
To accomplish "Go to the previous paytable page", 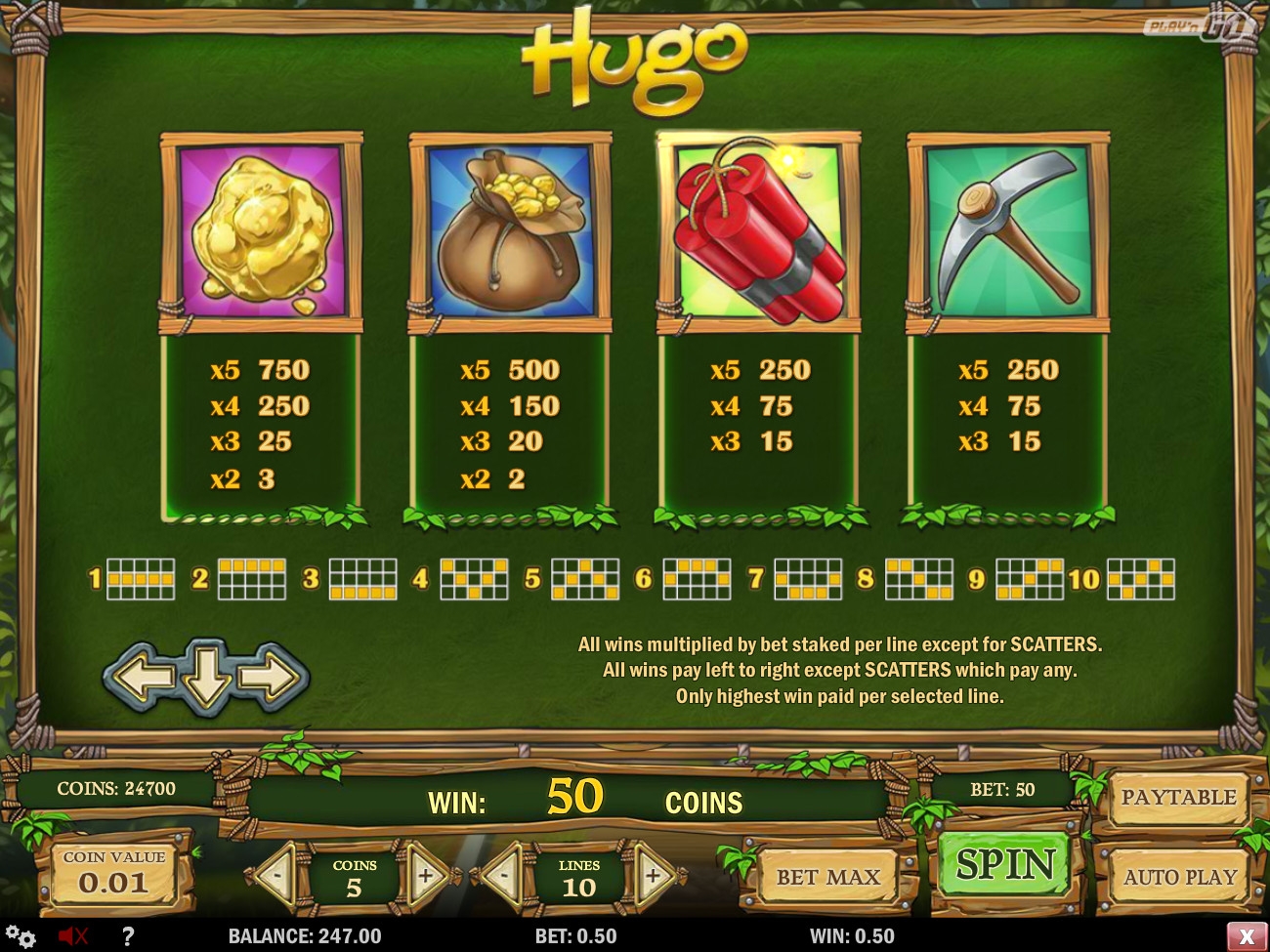I will coord(142,675).
